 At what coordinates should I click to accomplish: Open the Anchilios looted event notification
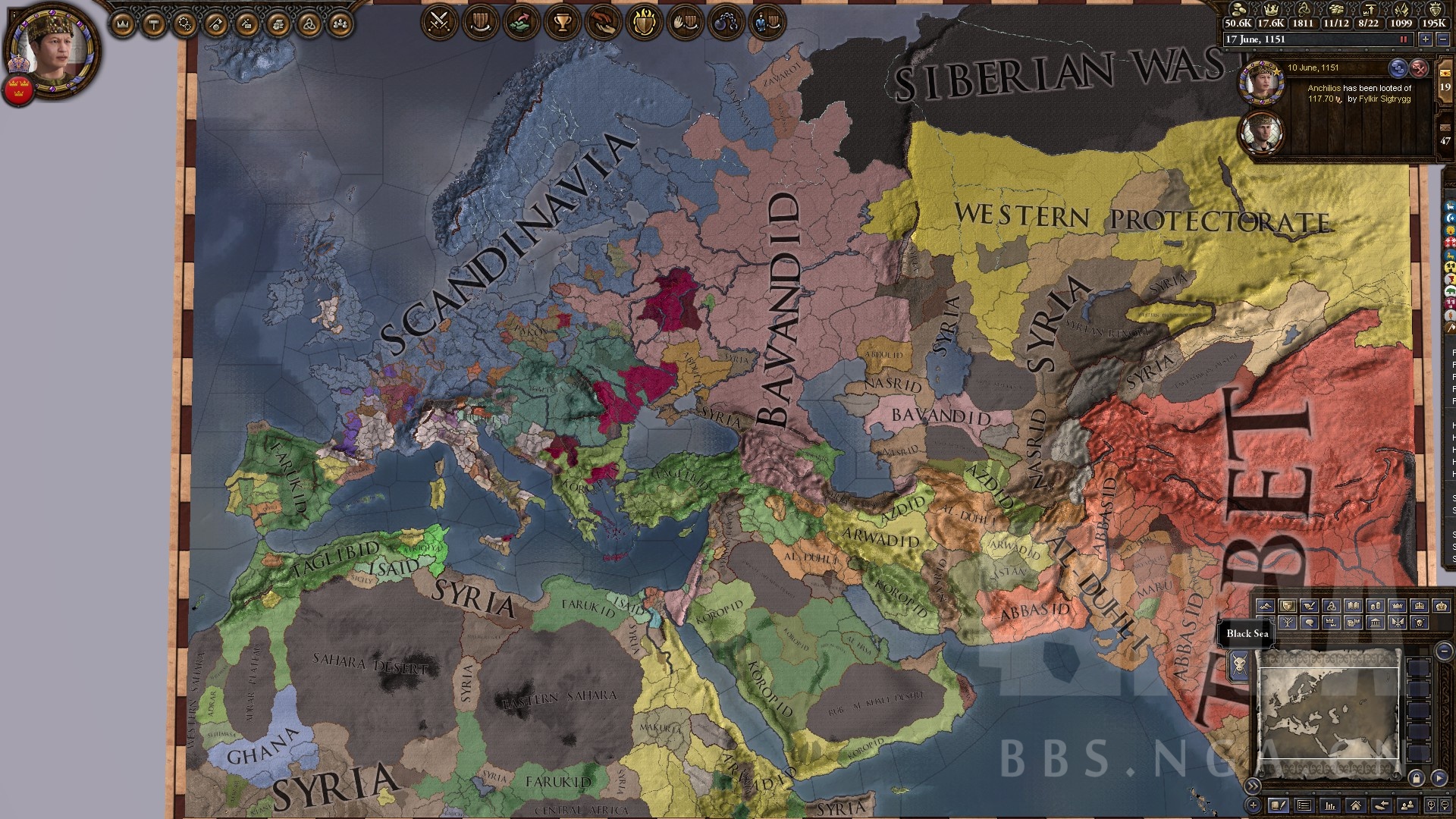click(1357, 95)
